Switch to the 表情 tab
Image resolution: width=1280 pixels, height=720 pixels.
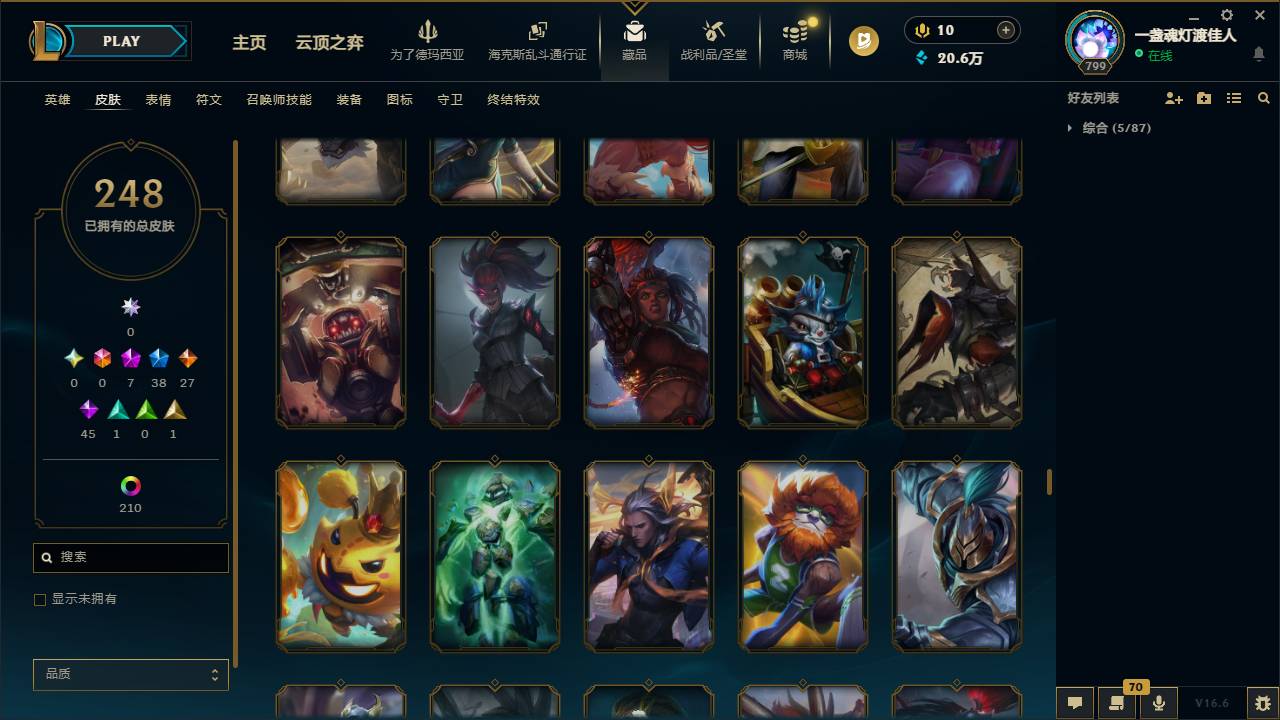click(x=157, y=100)
